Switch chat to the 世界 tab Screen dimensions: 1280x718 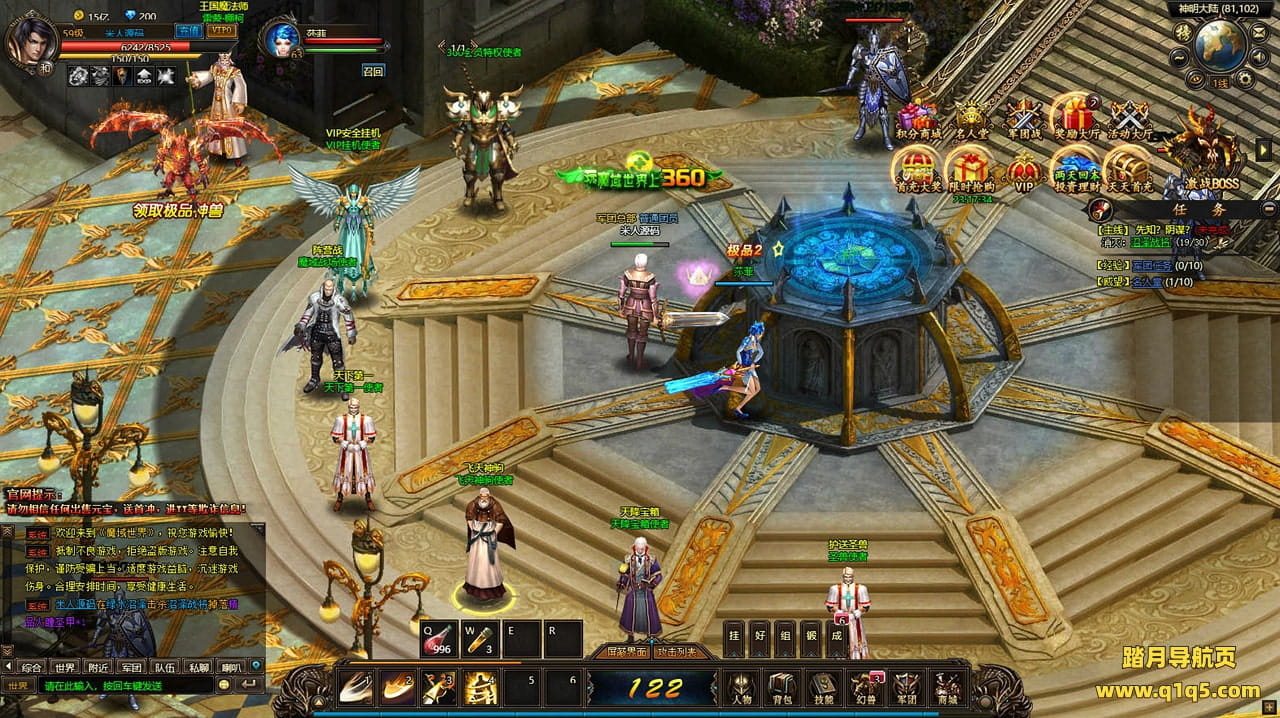coord(66,666)
